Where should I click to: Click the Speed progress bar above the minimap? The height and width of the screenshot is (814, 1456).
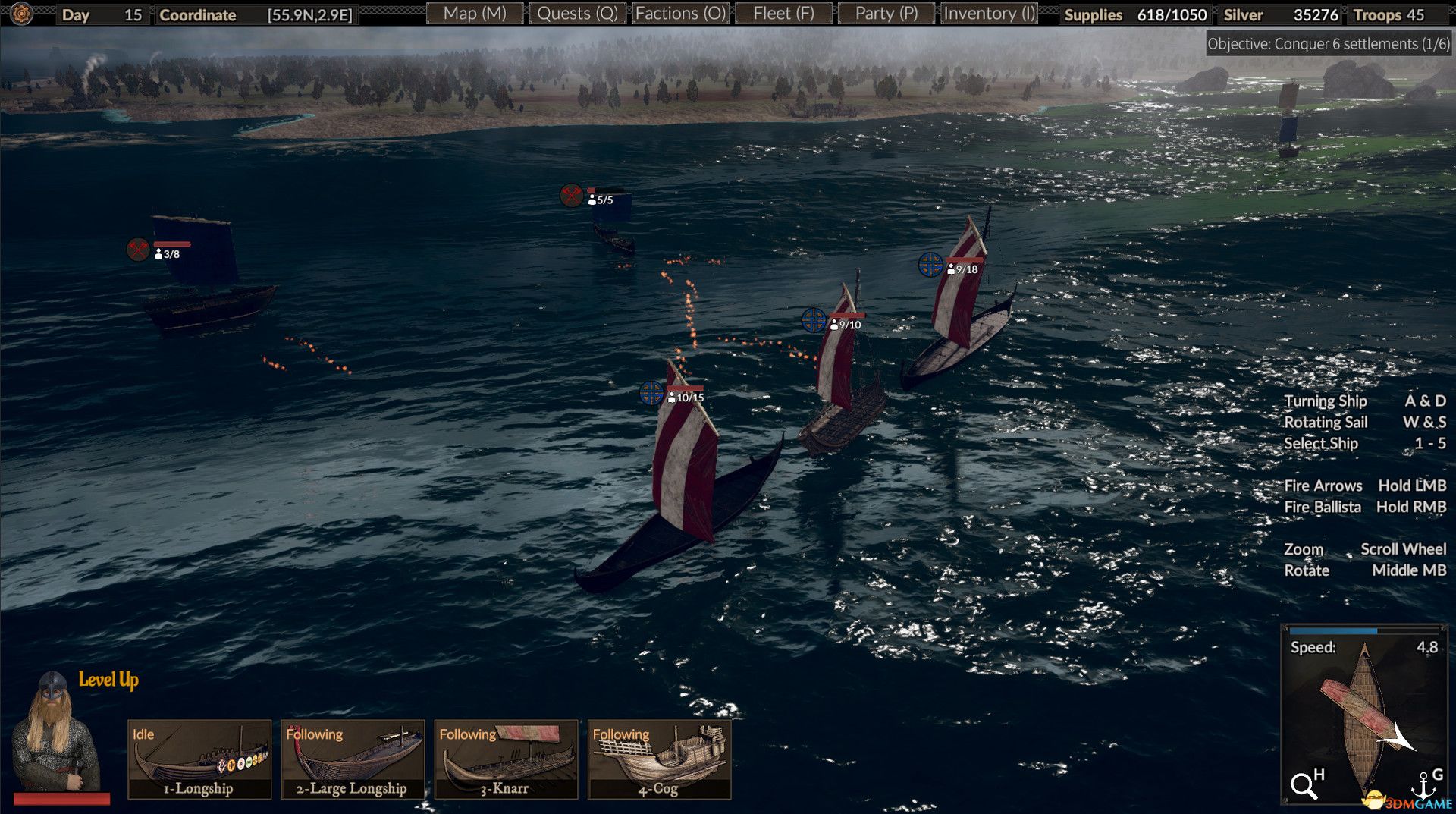point(1365,630)
